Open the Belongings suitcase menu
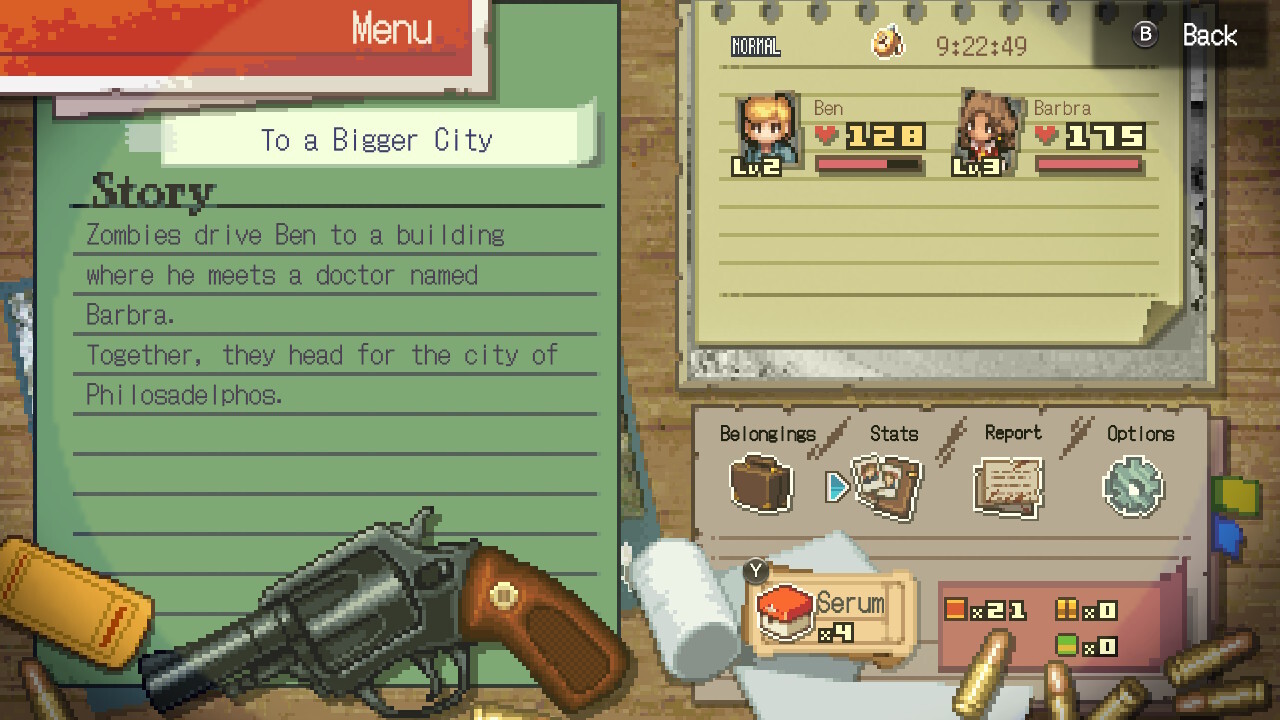 (761, 484)
